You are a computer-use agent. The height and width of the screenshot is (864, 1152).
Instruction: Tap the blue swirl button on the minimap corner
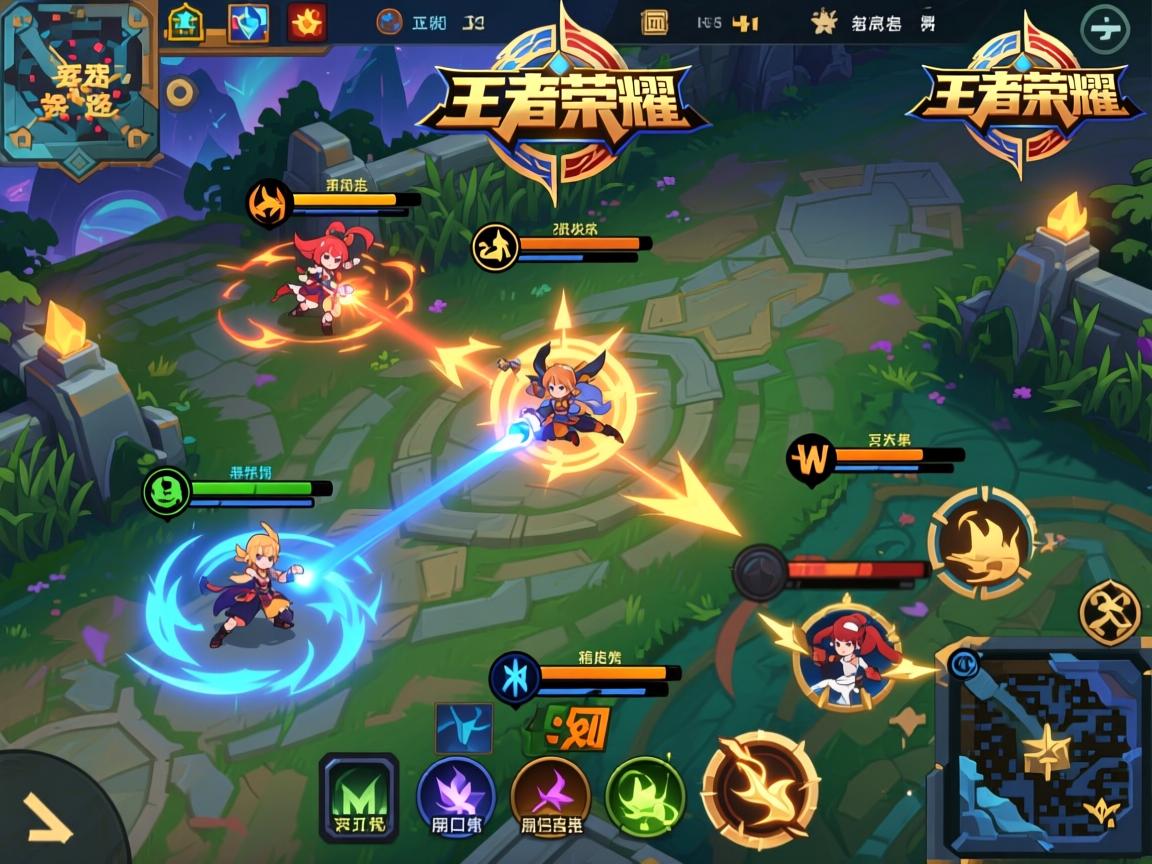click(x=963, y=661)
